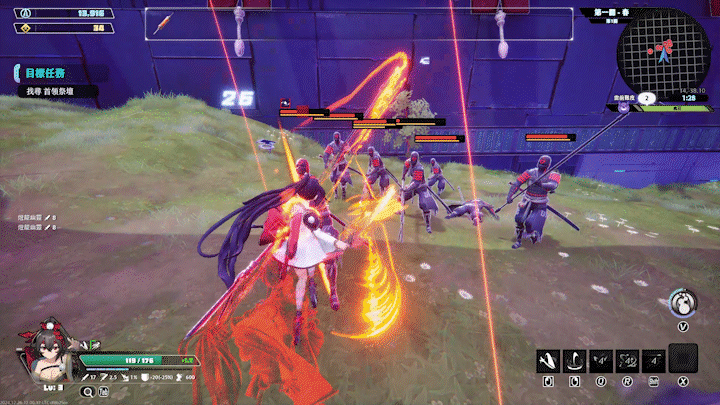
Task: Open the circular radar minimap
Action: coord(661,52)
